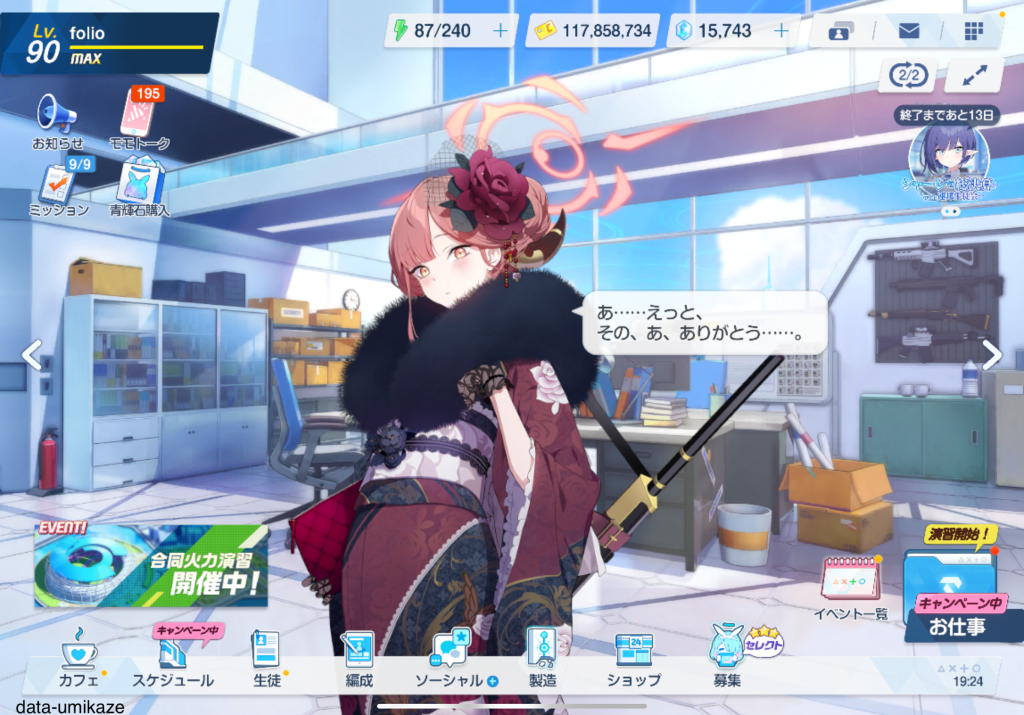
Task: Open モモトーク messages
Action: click(x=139, y=117)
